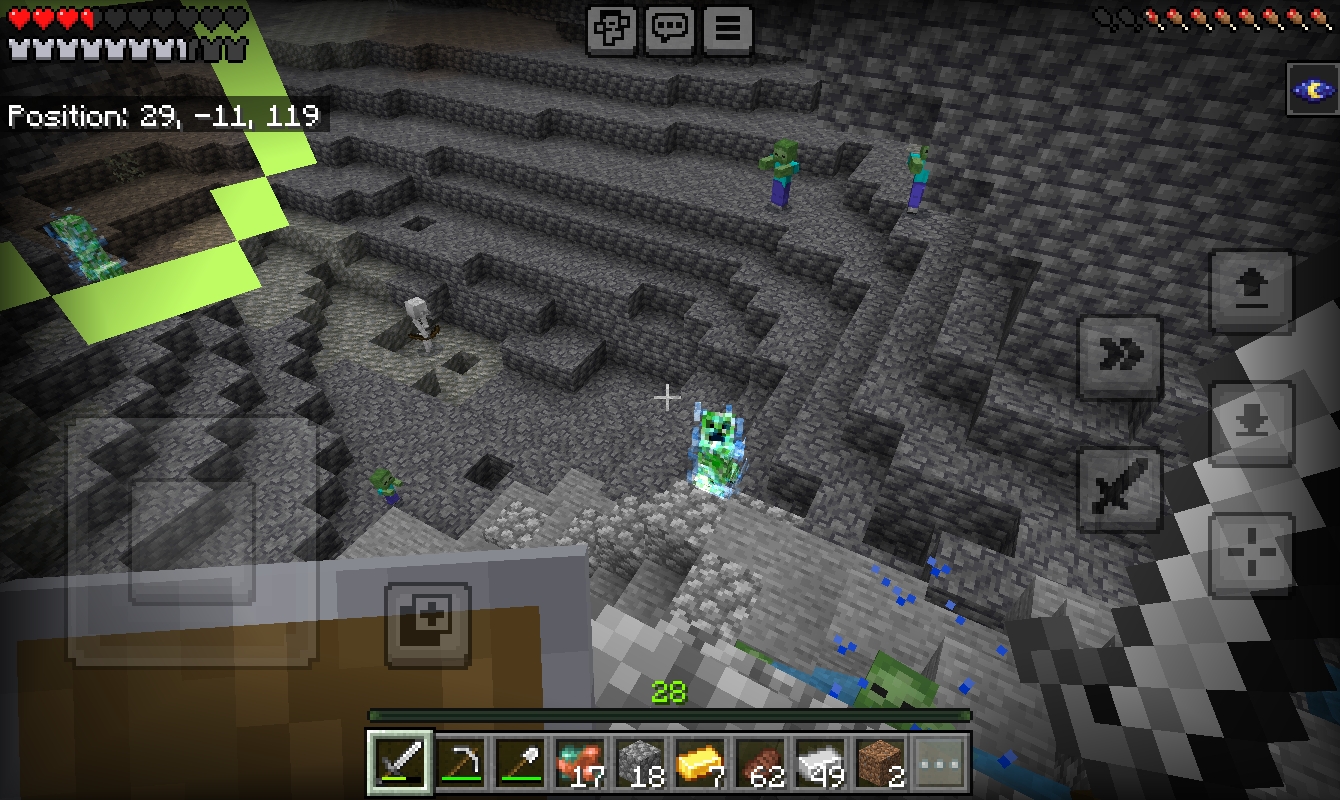1340x800 pixels.
Task: Tap the sneak down-arrow button
Action: tap(1251, 422)
